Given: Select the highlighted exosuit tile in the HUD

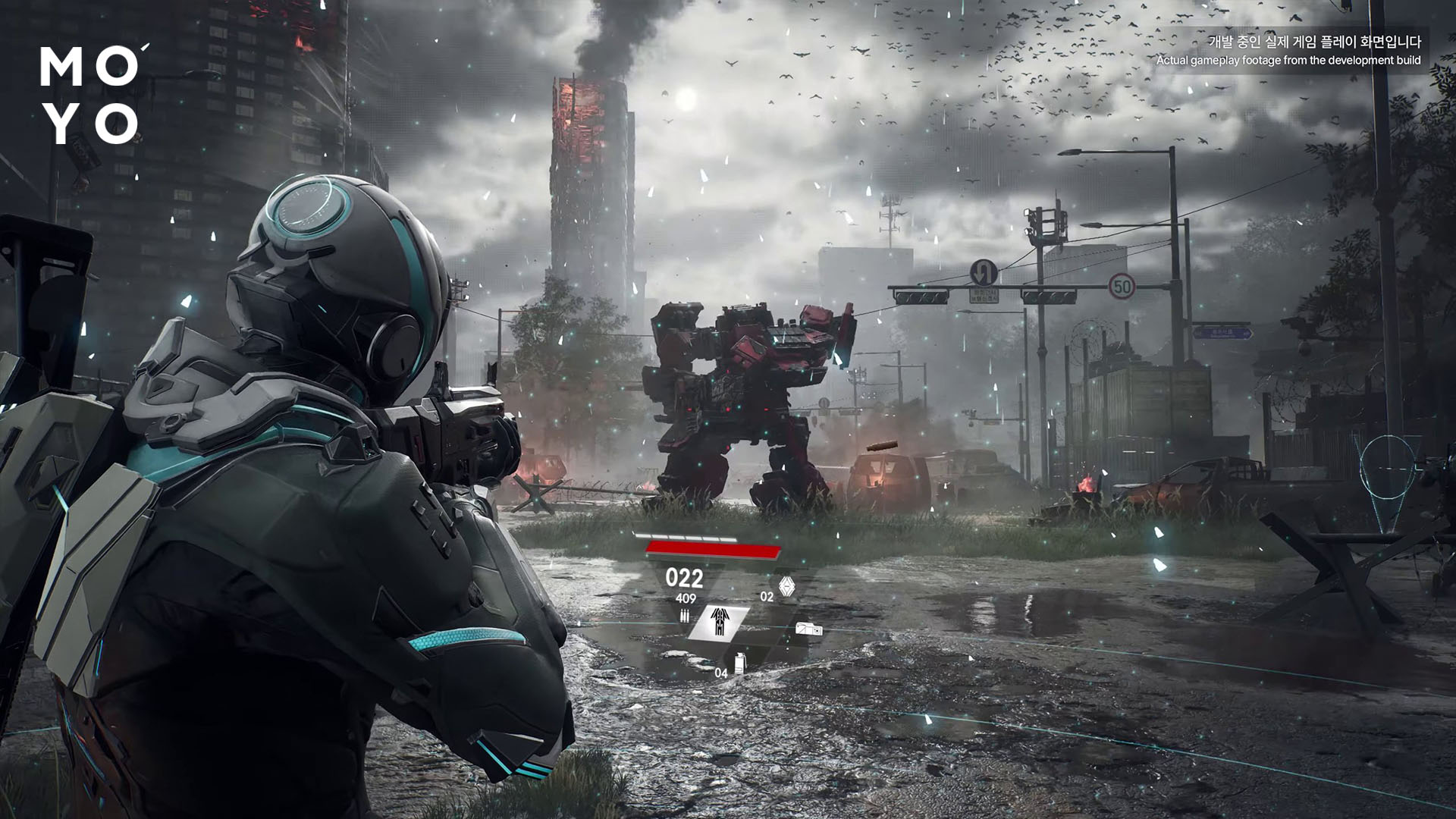Looking at the screenshot, I should click(x=719, y=622).
